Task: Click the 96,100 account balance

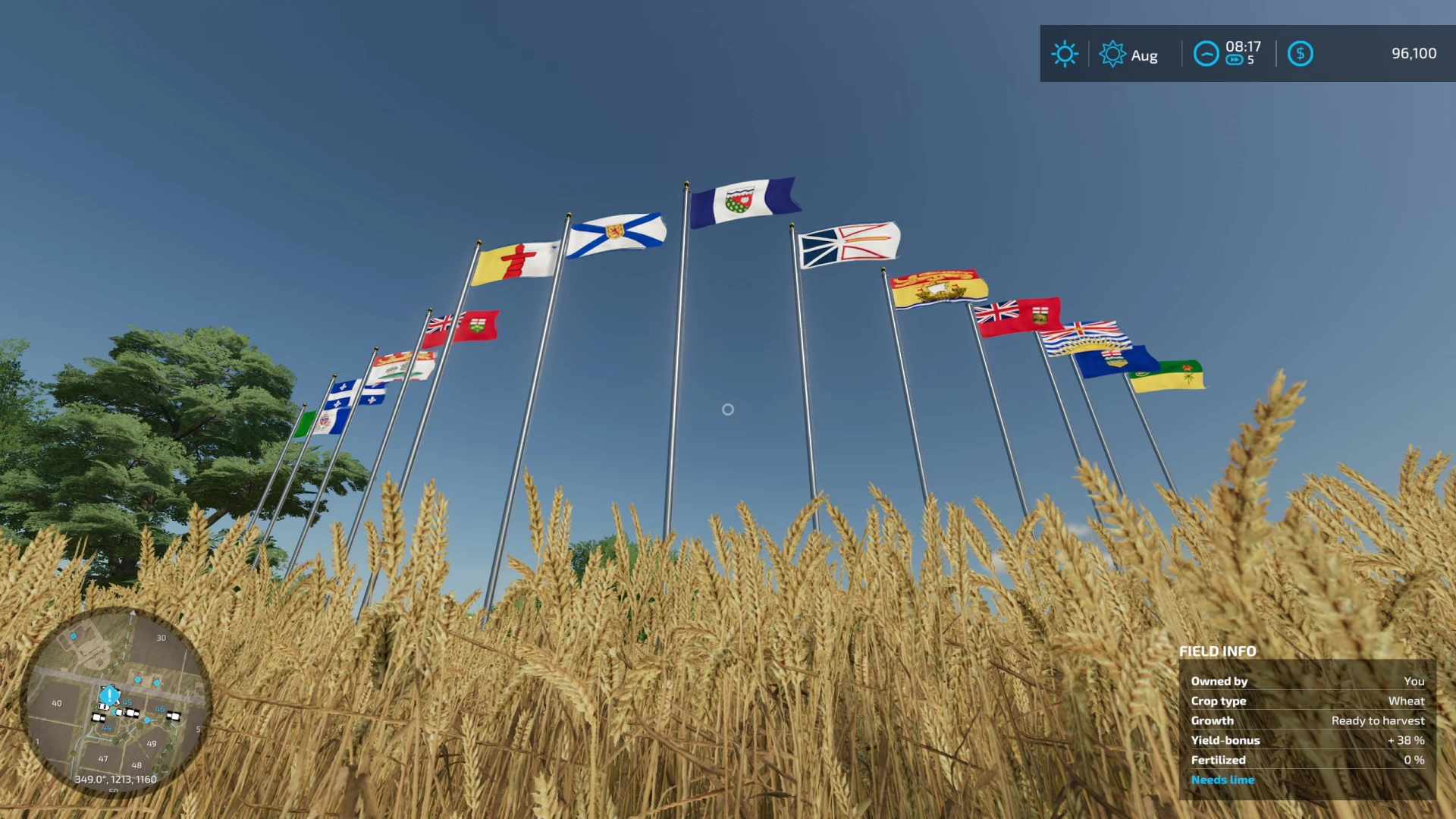Action: [1414, 53]
